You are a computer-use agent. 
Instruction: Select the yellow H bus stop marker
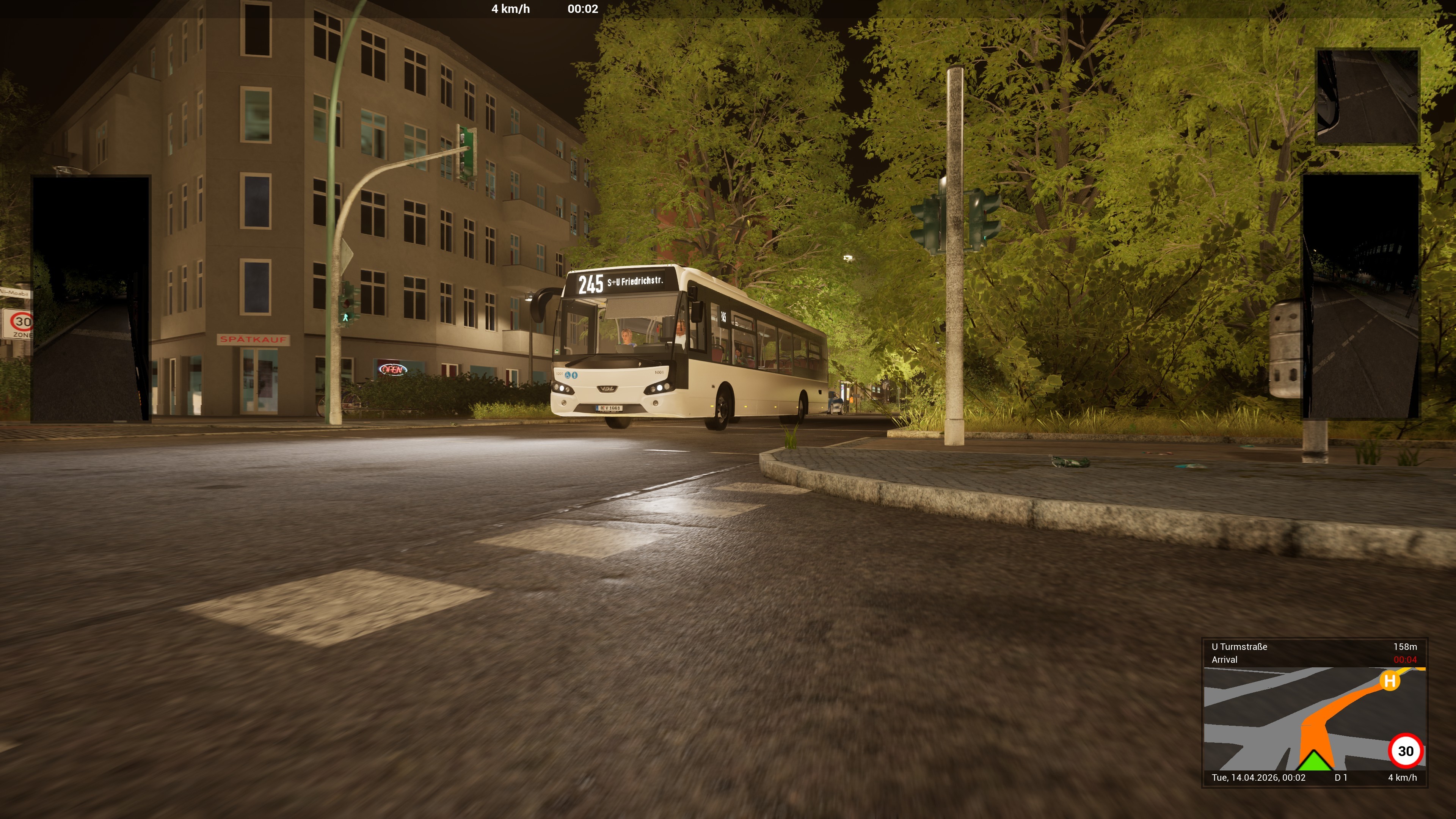(x=1389, y=681)
